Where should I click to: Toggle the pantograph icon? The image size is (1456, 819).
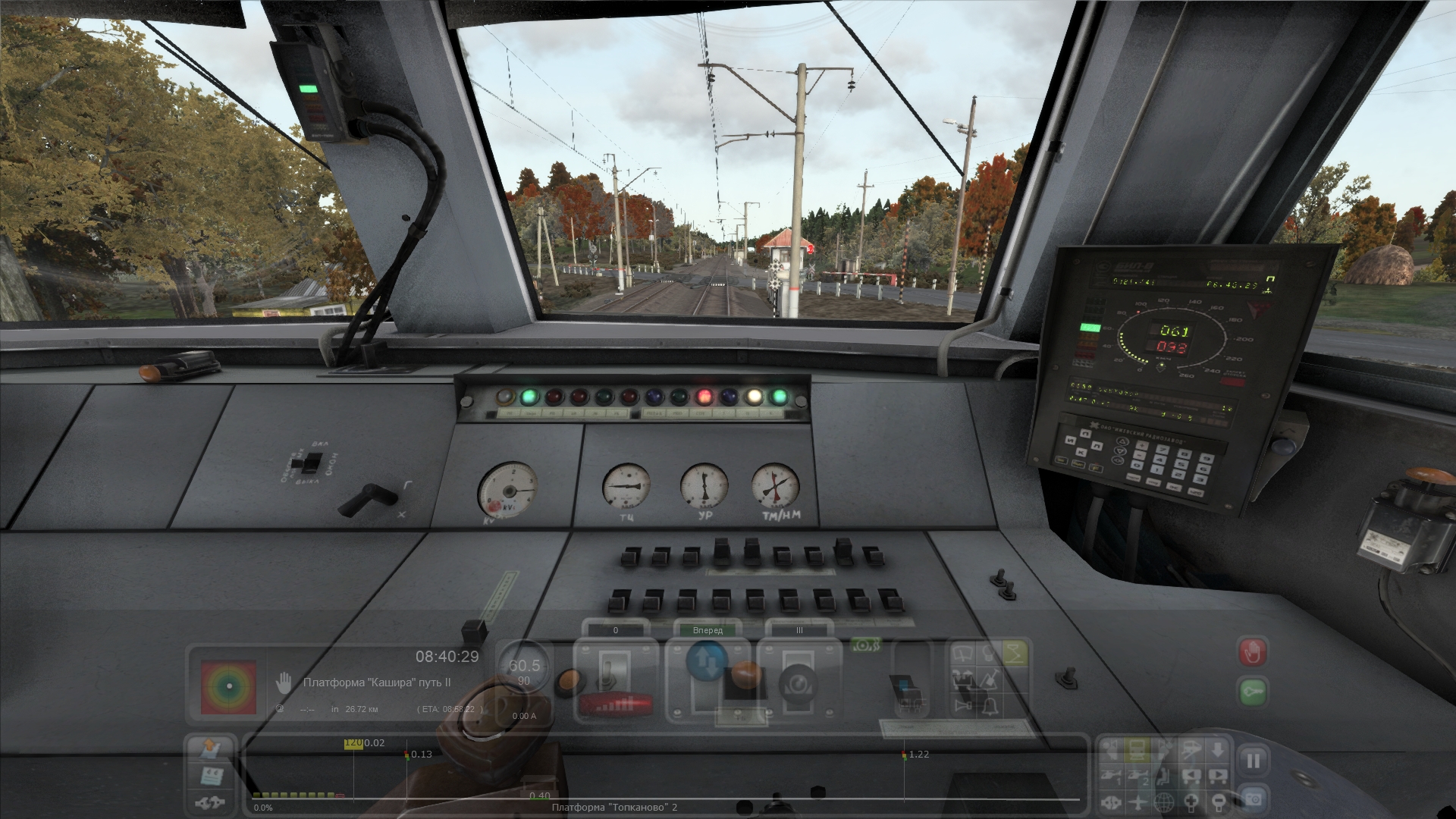click(1014, 653)
